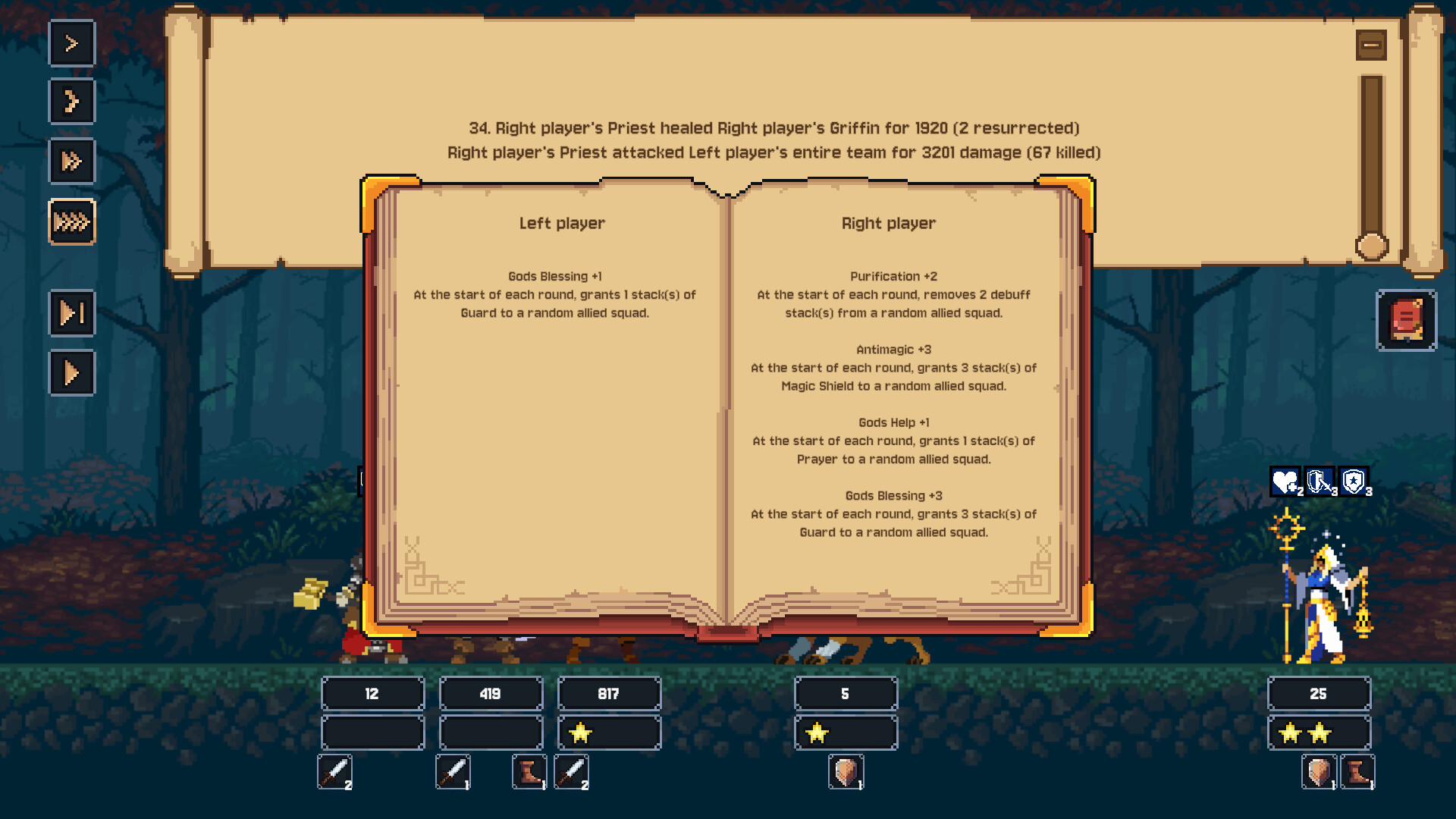This screenshot has height=819, width=1456.
Task: Click the single-arrow slowest speed button
Action: pyautogui.click(x=71, y=43)
